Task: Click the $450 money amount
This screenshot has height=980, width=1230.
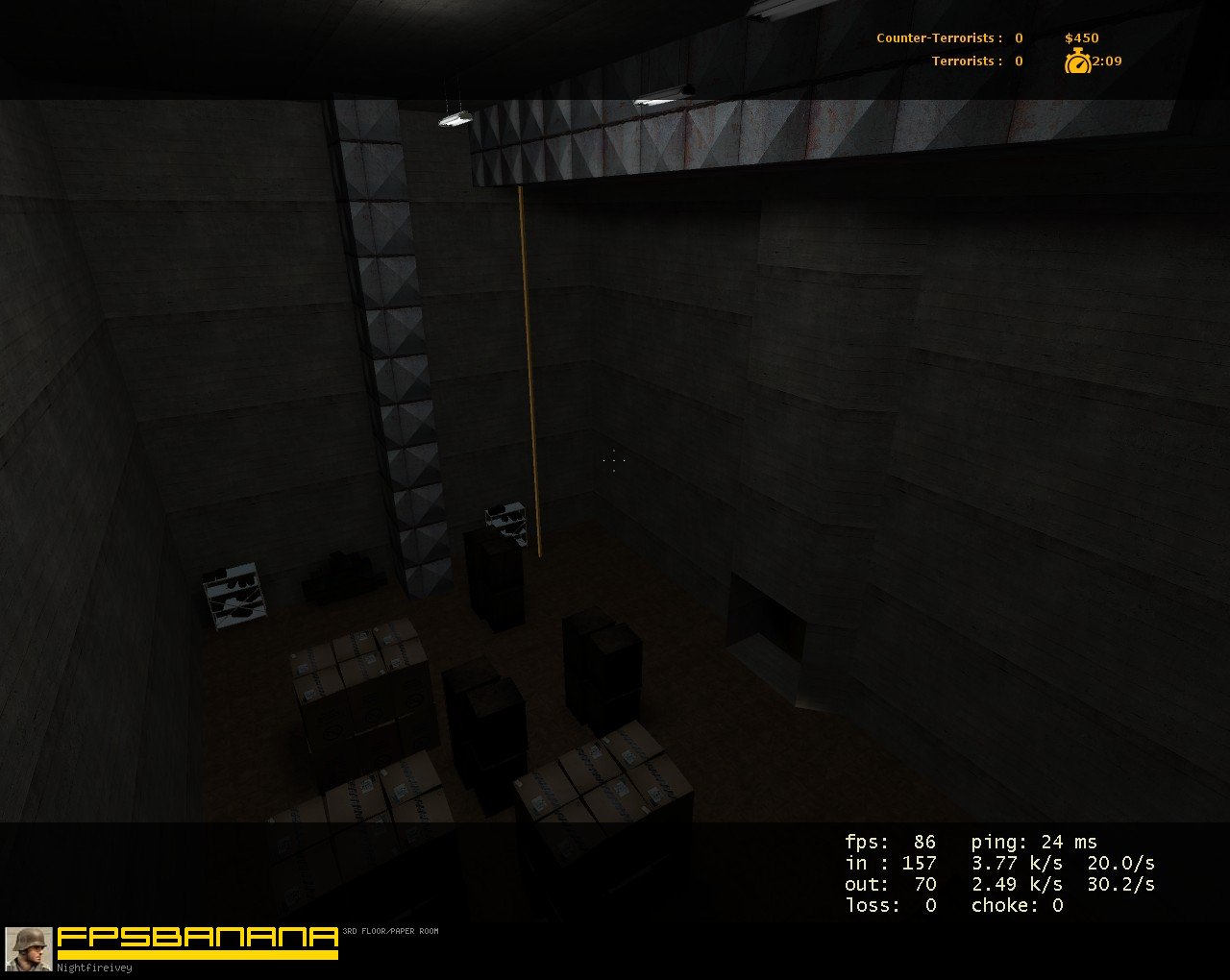Action: coord(1080,37)
